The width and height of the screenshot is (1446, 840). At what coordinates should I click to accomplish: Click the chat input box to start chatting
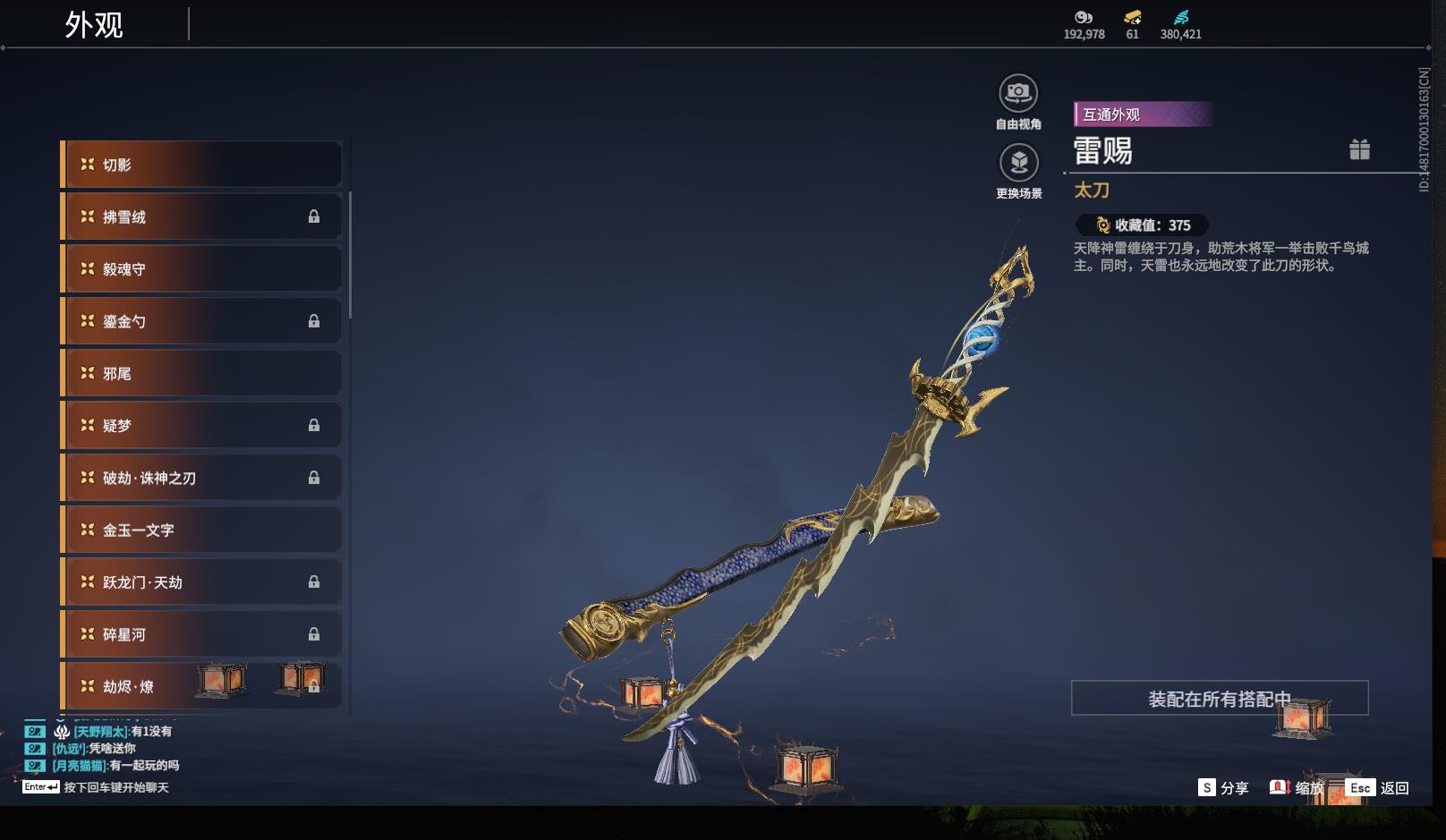coord(115,788)
